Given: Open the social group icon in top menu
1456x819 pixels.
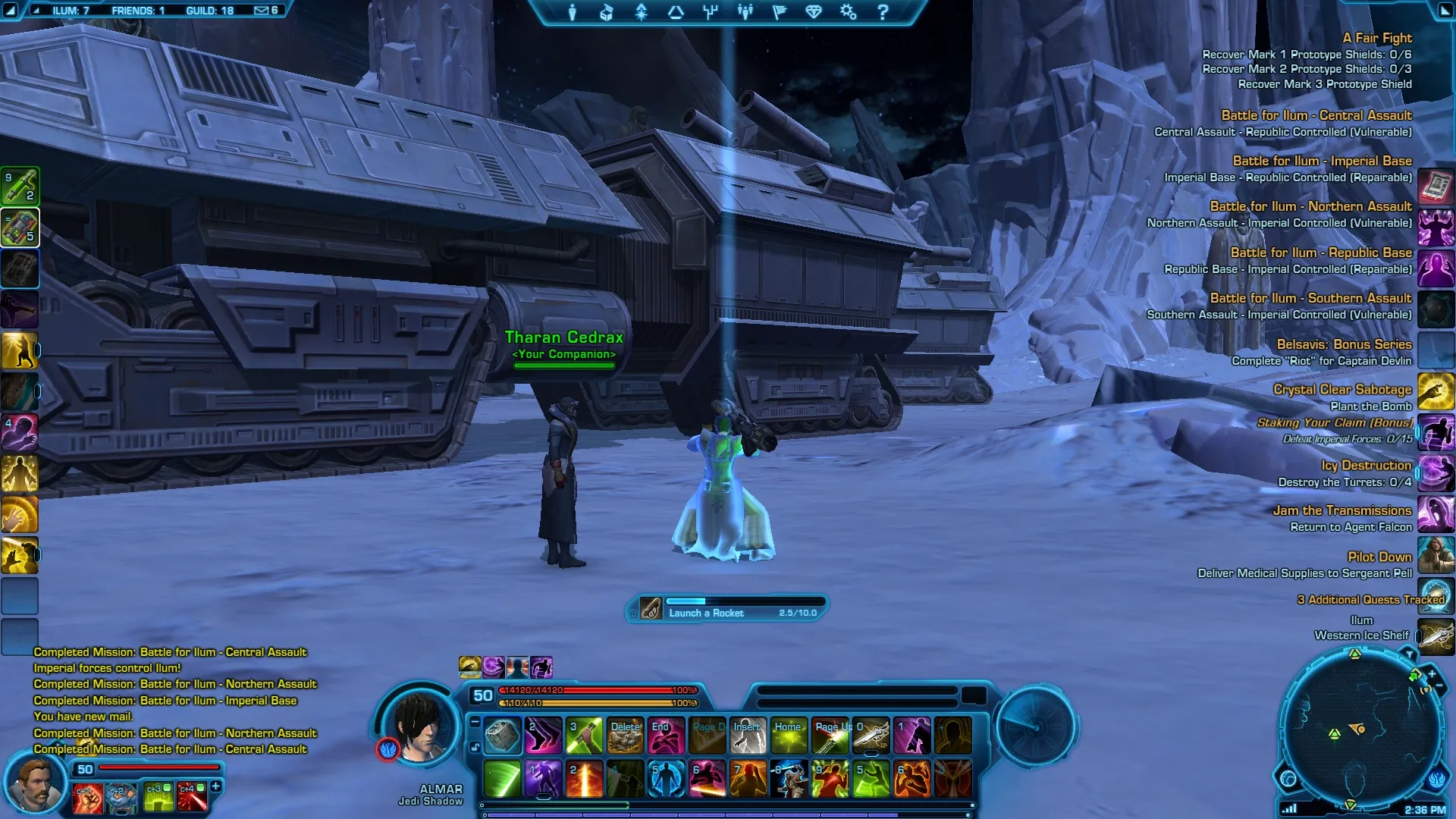Looking at the screenshot, I should [745, 12].
